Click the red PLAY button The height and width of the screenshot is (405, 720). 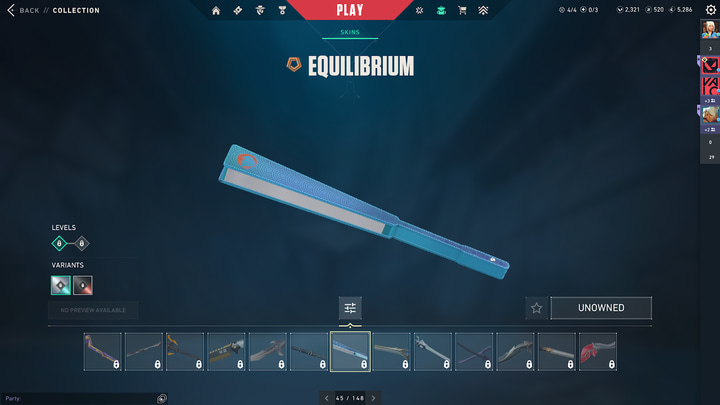click(350, 10)
